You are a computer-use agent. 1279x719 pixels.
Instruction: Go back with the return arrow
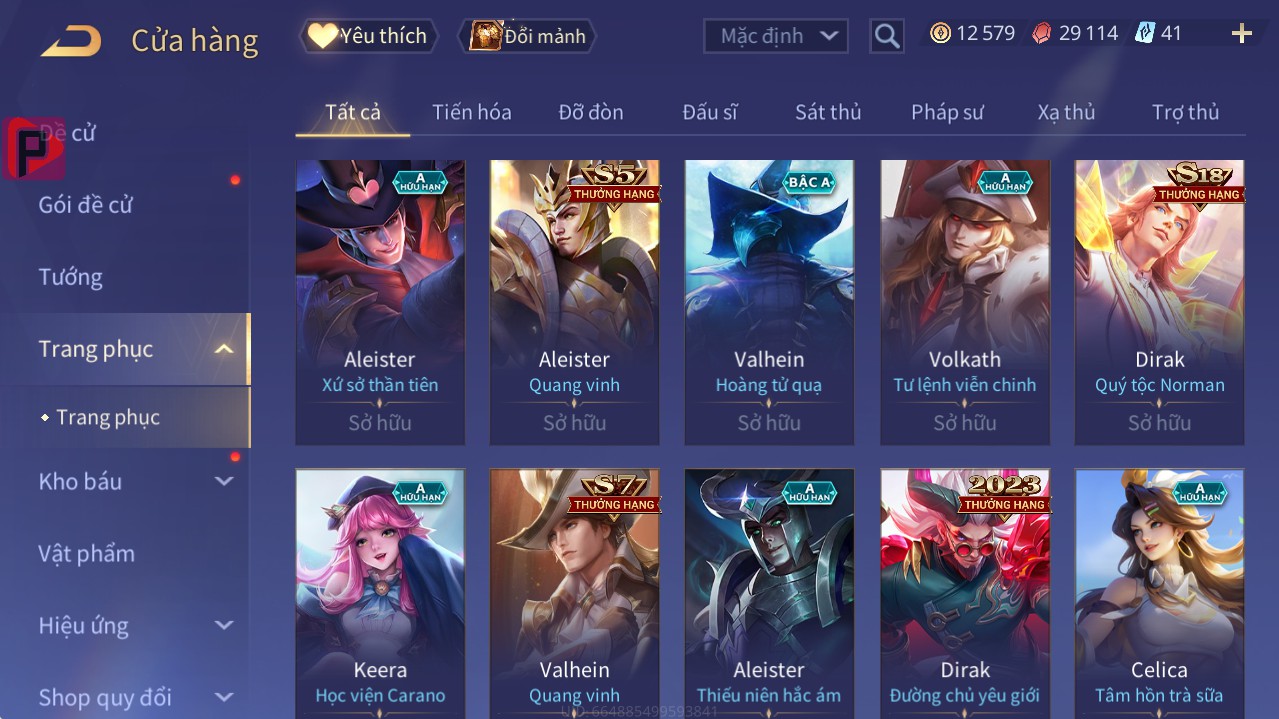(x=70, y=41)
